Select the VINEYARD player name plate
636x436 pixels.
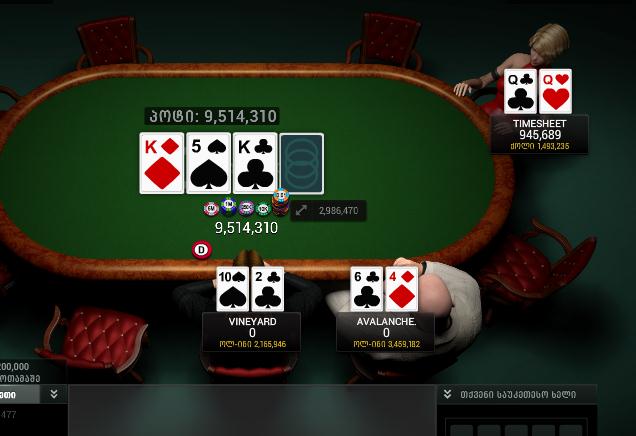coord(252,332)
